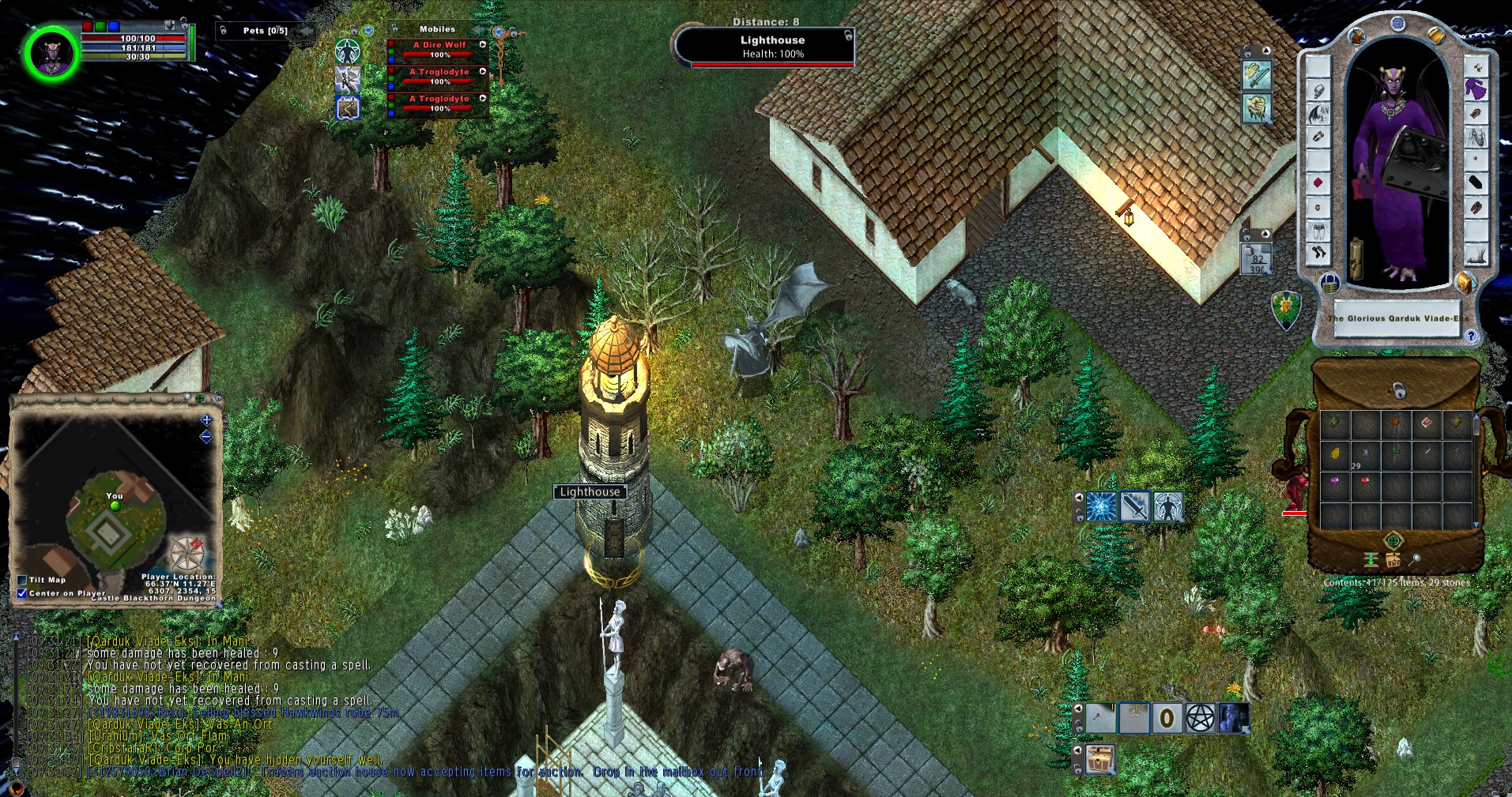
Task: Select the red gem in the backpack
Action: tap(1365, 480)
